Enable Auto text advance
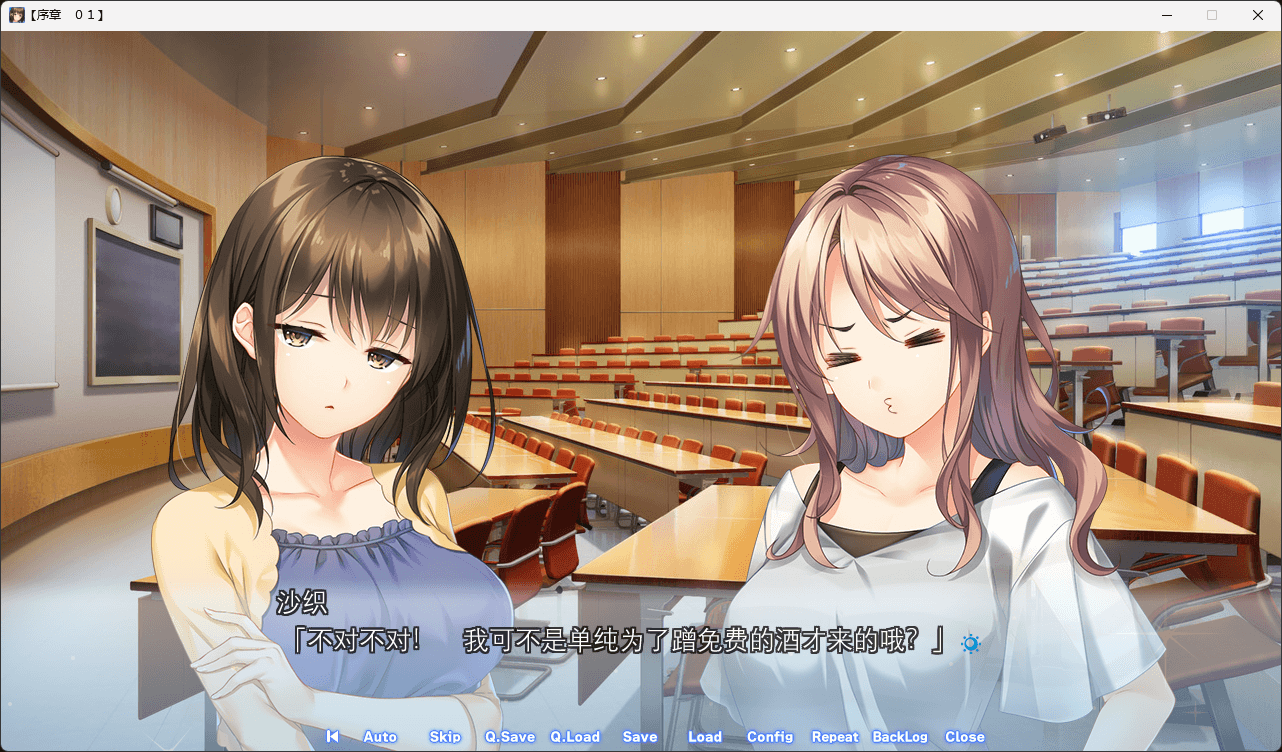 [380, 737]
